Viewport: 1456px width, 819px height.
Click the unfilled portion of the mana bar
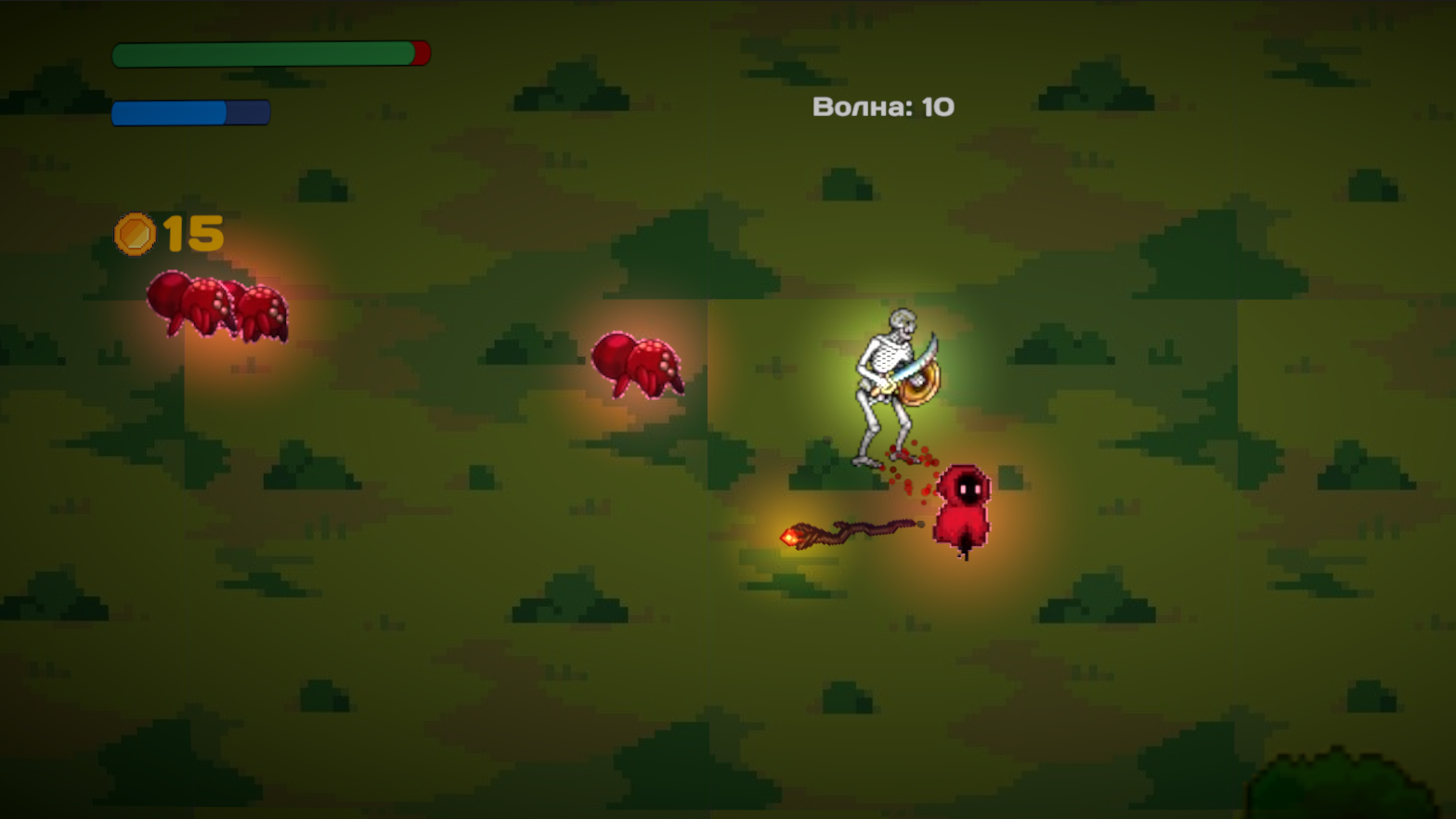click(x=246, y=112)
